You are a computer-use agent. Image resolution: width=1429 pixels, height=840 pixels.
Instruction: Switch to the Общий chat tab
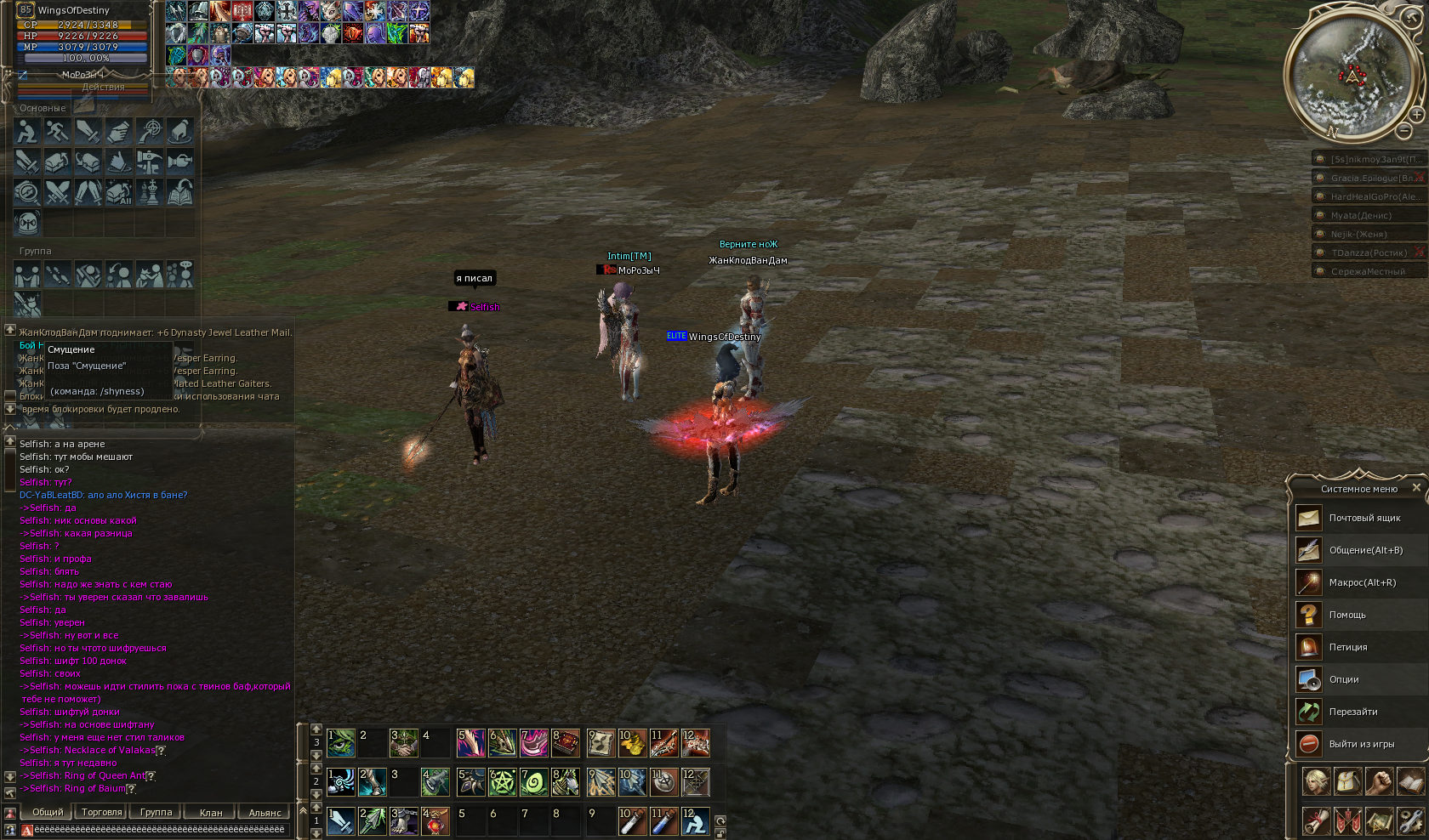click(x=48, y=812)
